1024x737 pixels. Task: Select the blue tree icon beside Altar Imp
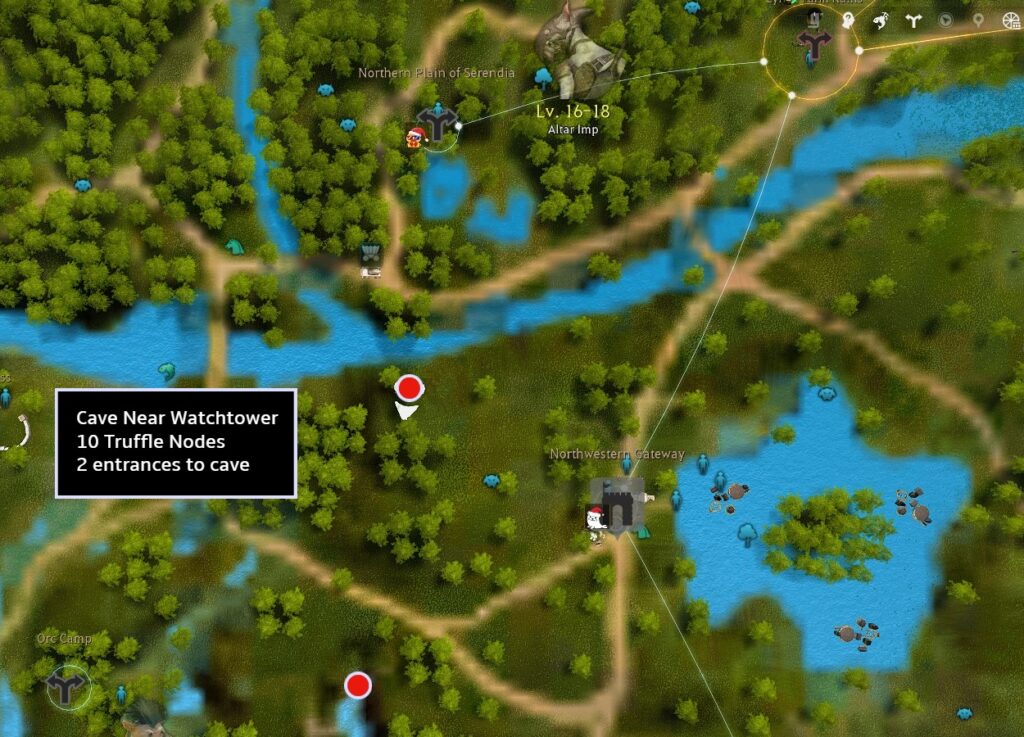(544, 76)
